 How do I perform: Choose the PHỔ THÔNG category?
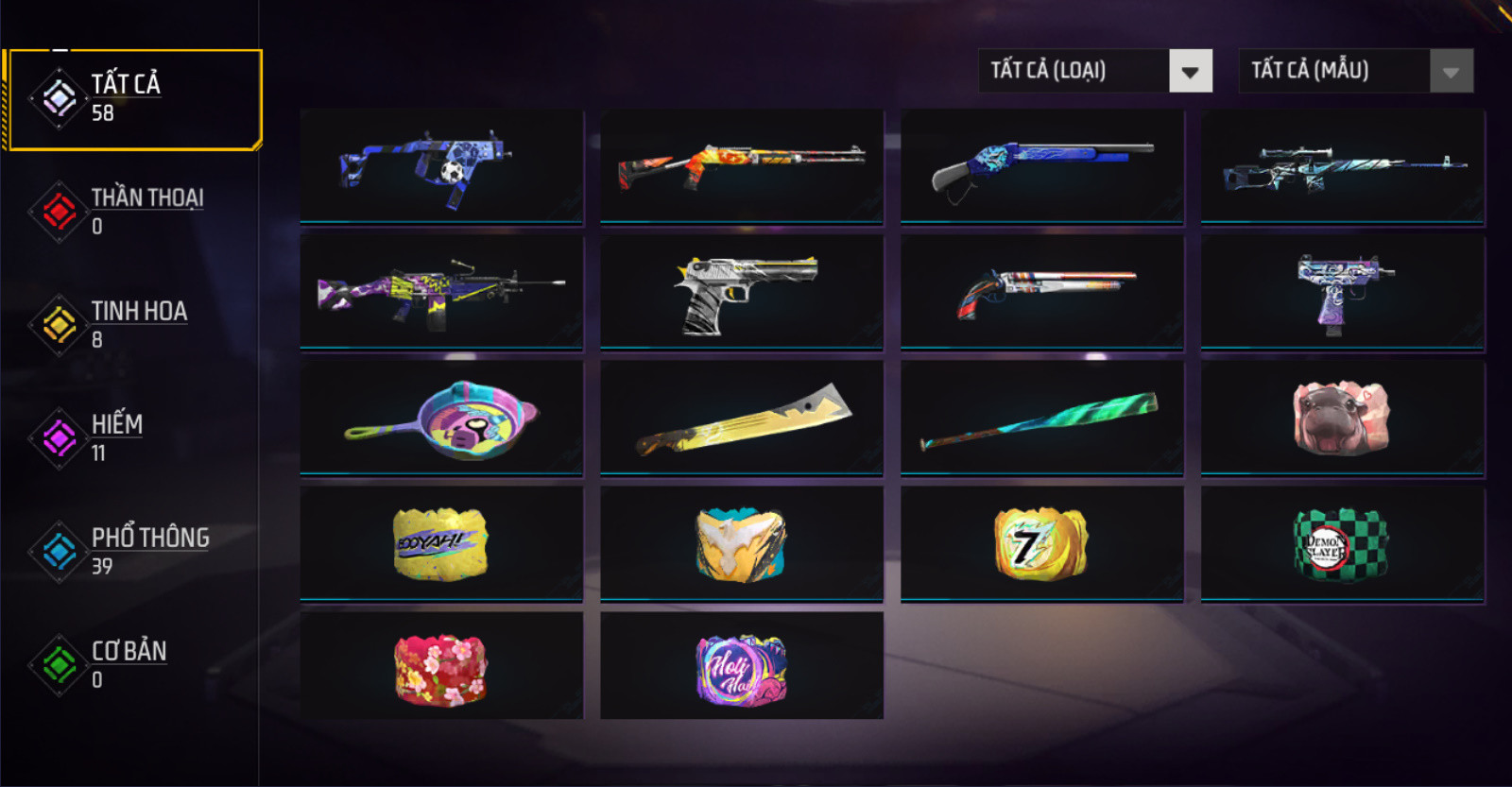coord(132,551)
